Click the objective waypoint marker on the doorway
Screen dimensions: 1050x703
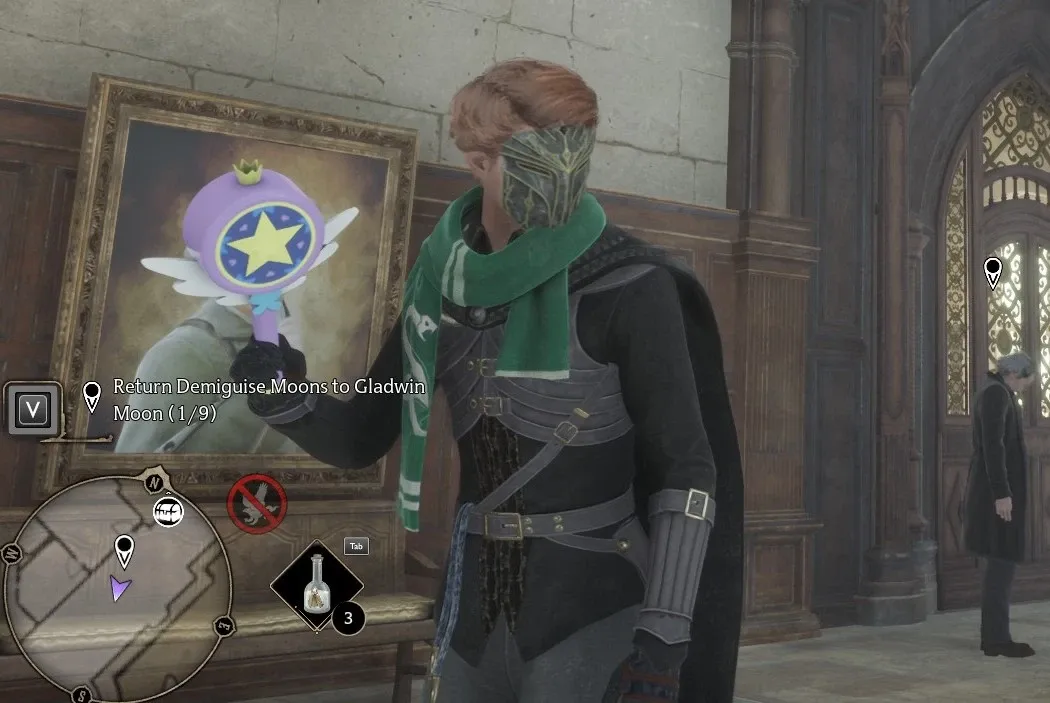[992, 271]
